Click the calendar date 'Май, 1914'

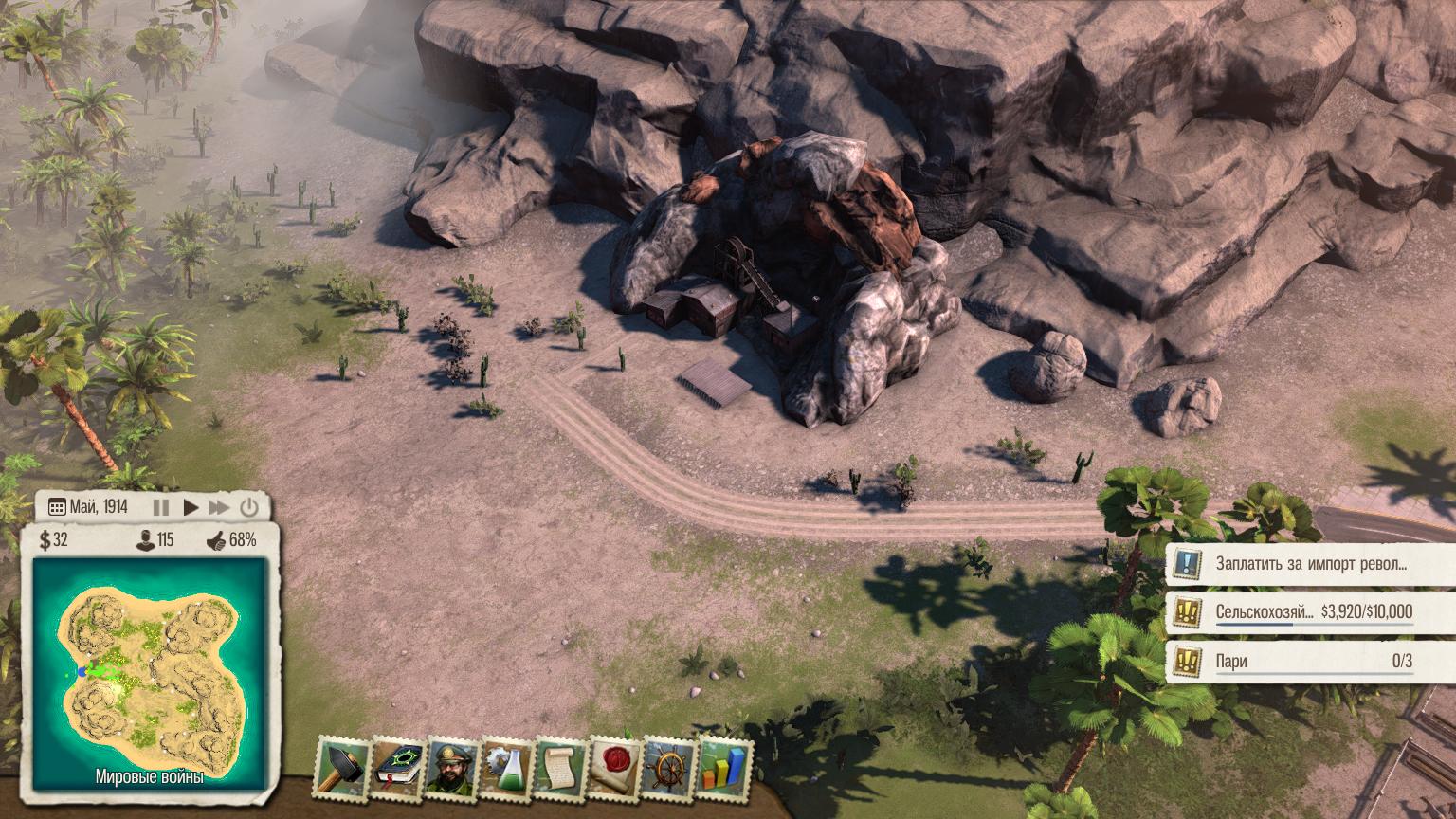click(x=88, y=507)
